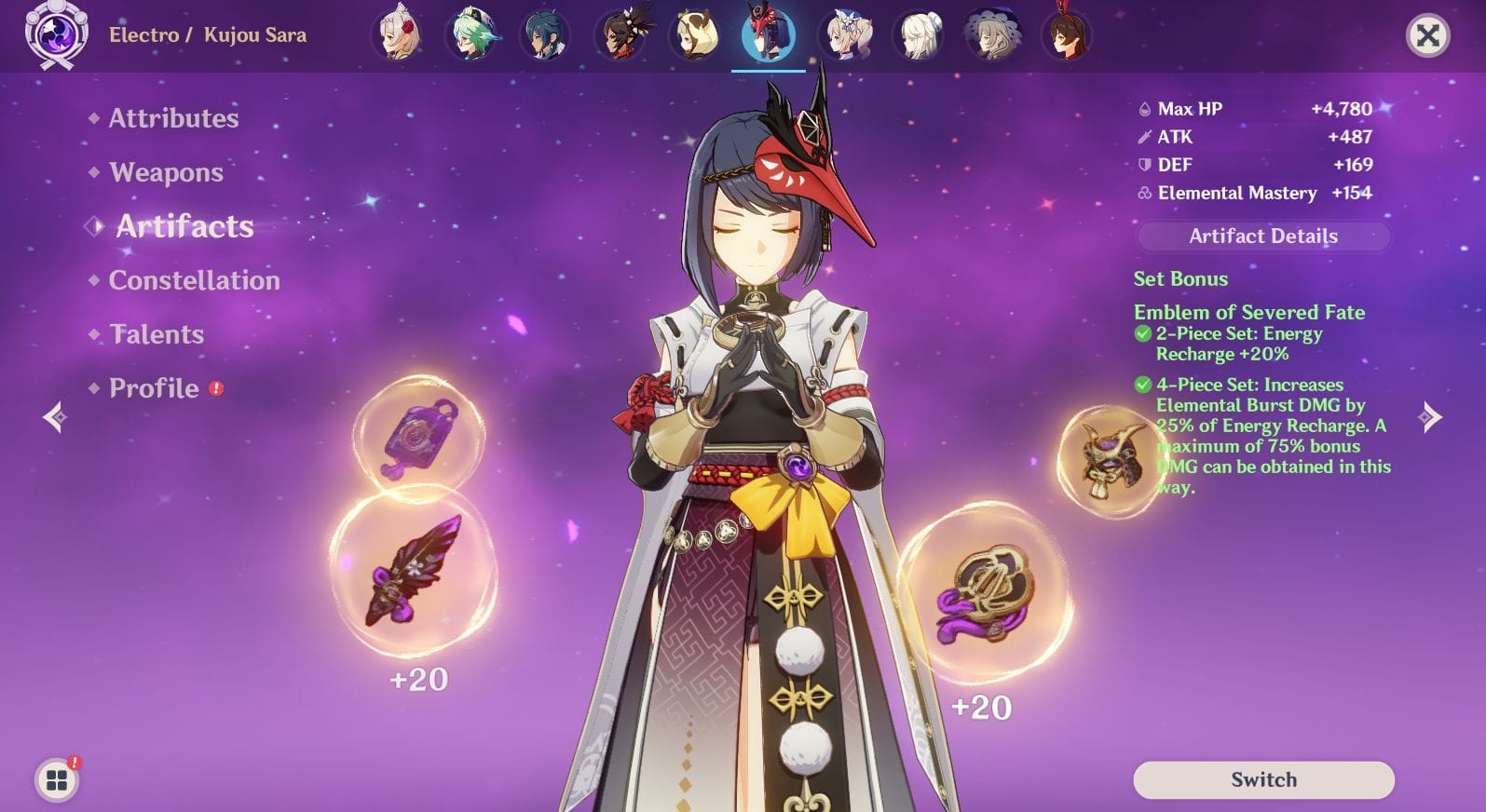Viewport: 1486px width, 812px height.
Task: Click the Switch button at bottom right
Action: [1262, 780]
